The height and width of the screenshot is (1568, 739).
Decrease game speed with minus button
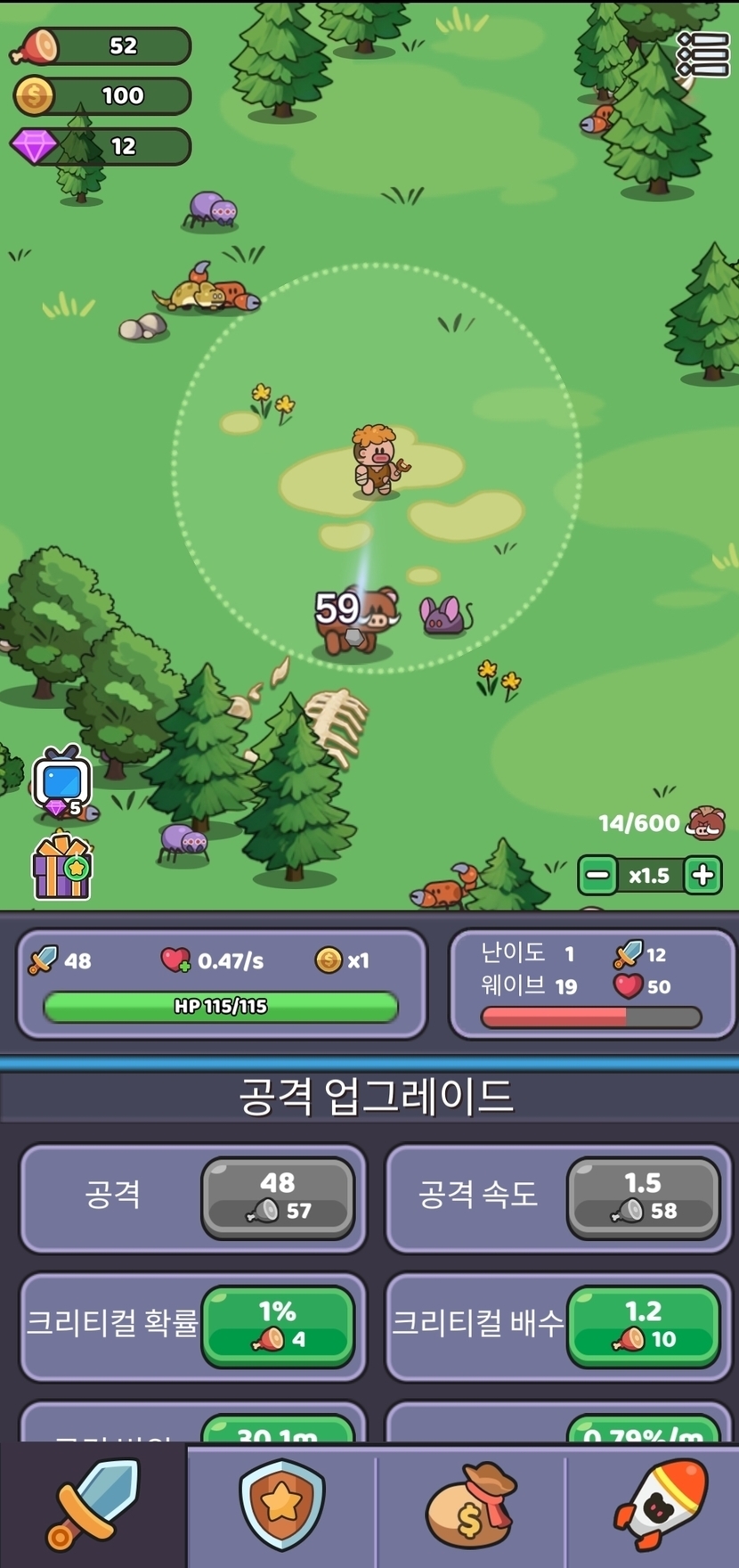[597, 876]
